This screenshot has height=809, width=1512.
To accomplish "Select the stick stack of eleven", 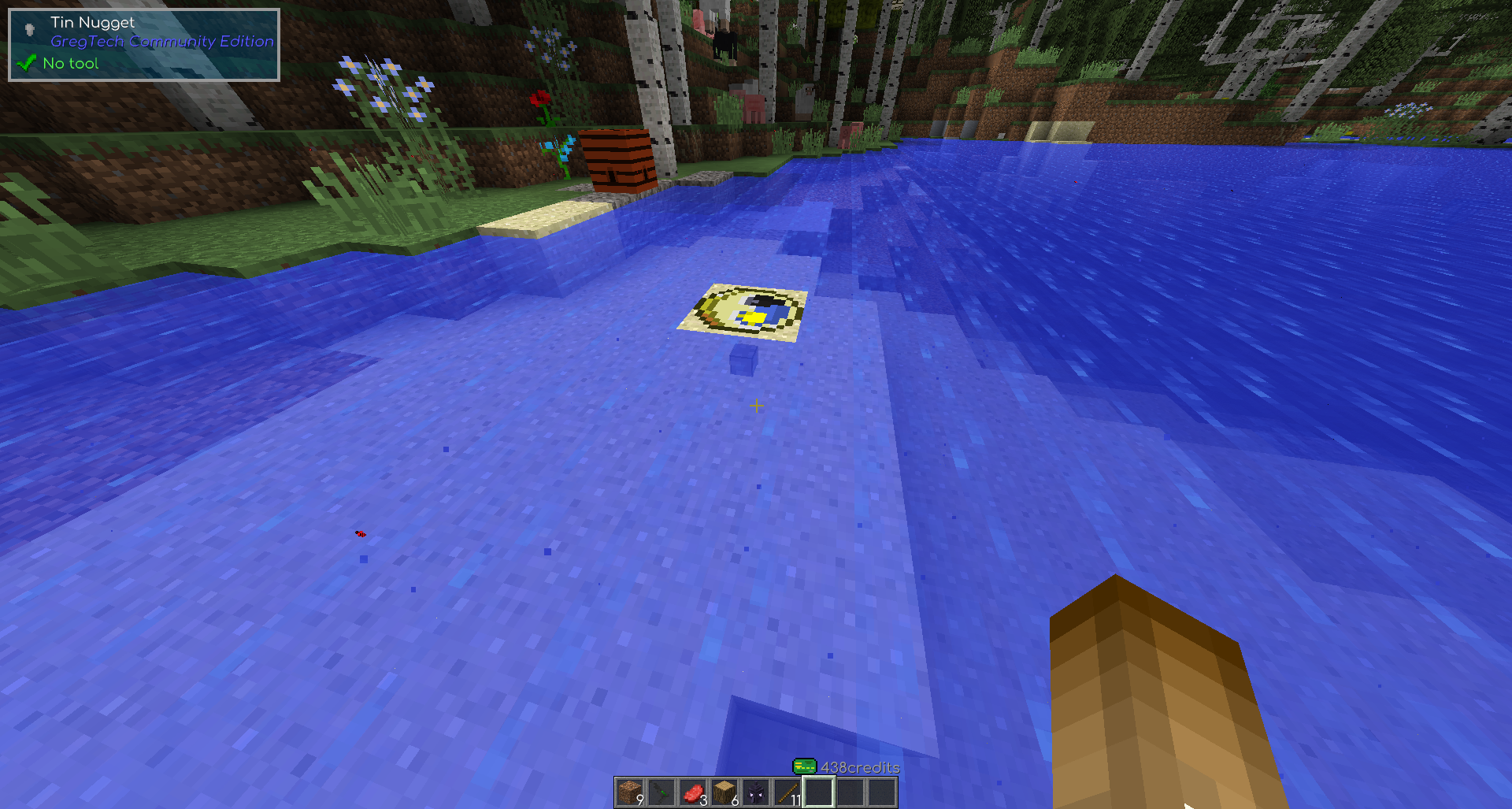I will (787, 792).
